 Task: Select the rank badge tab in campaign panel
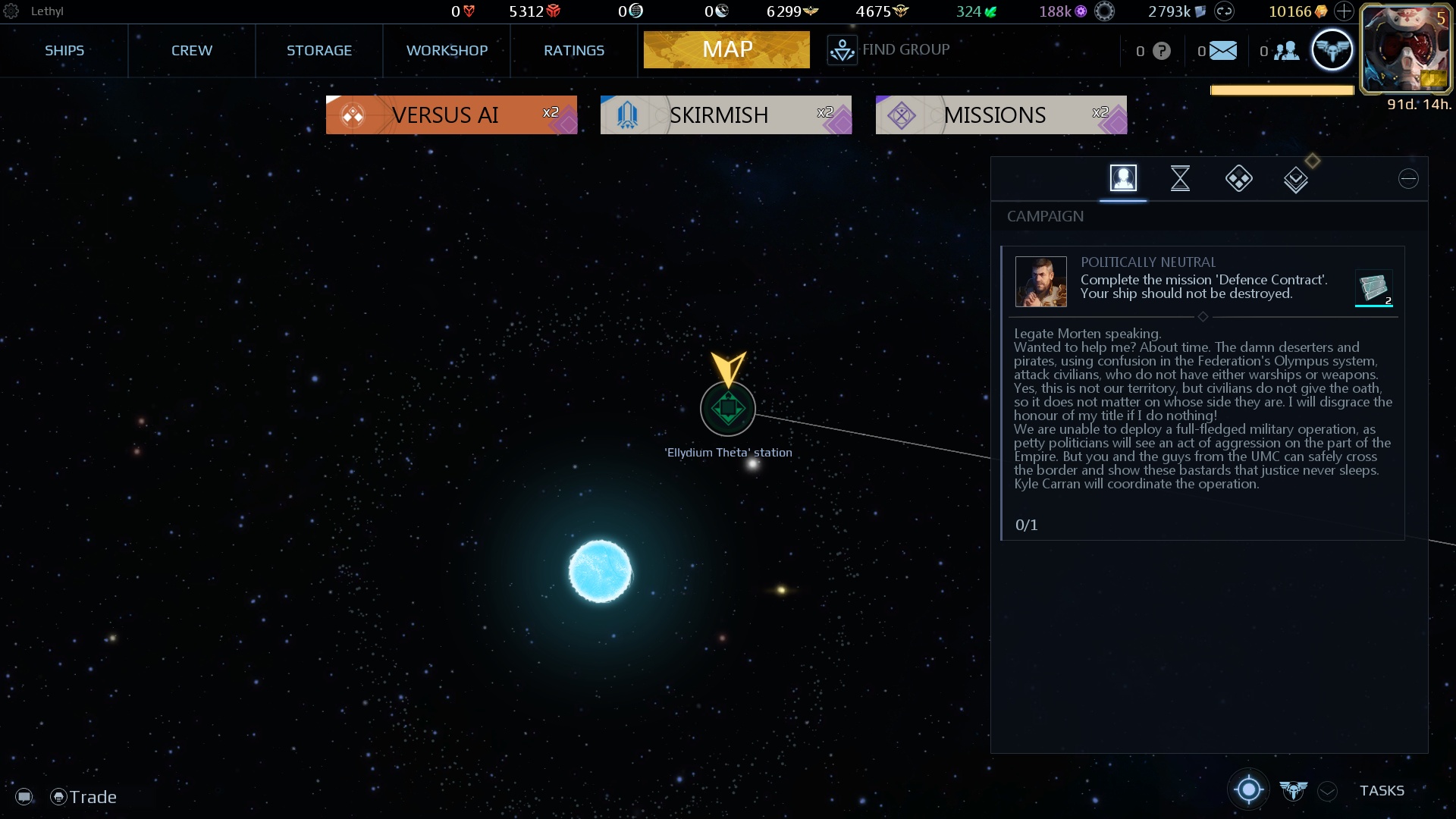[x=1296, y=178]
